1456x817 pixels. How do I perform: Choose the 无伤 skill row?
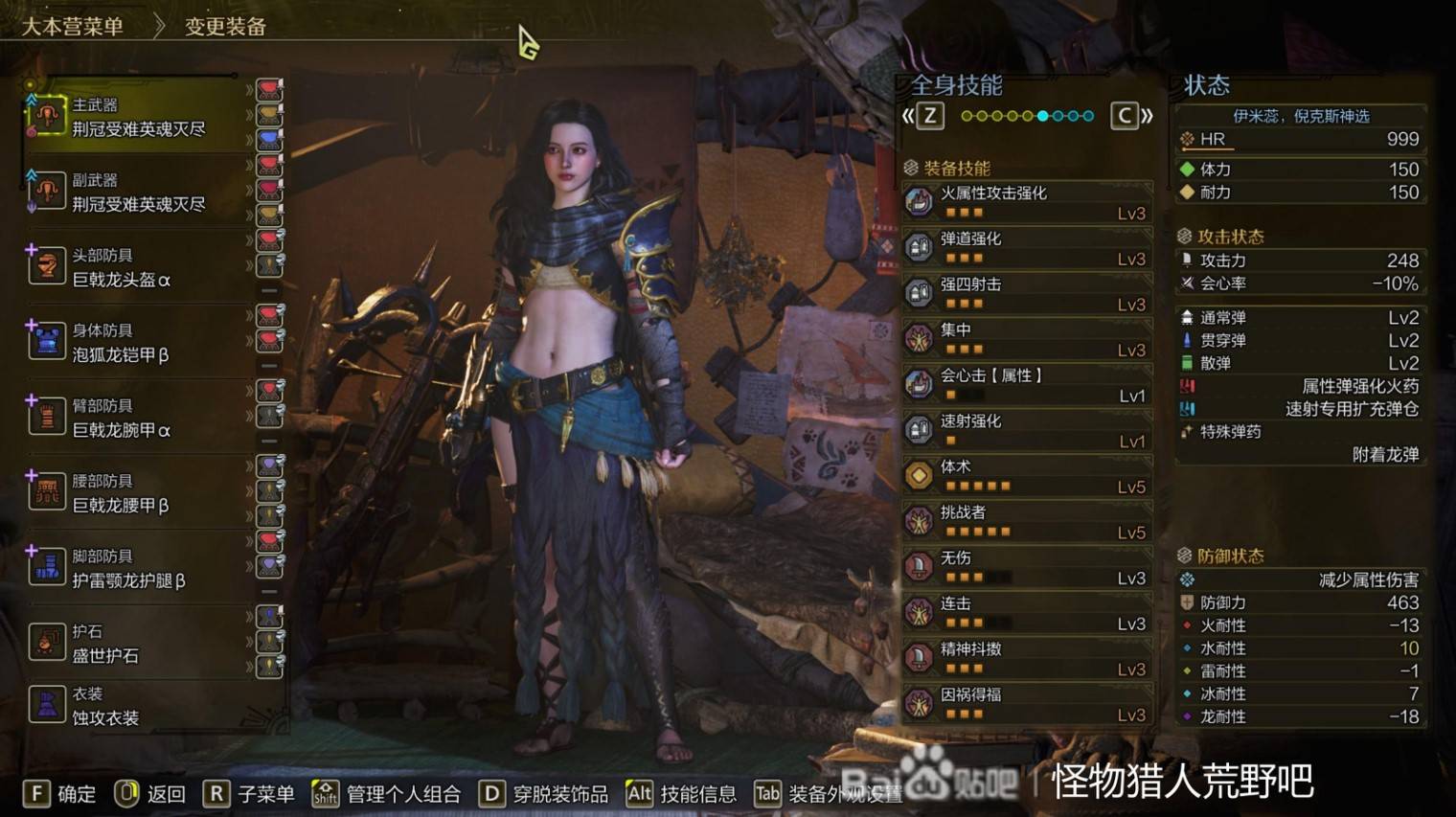click(x=1026, y=567)
